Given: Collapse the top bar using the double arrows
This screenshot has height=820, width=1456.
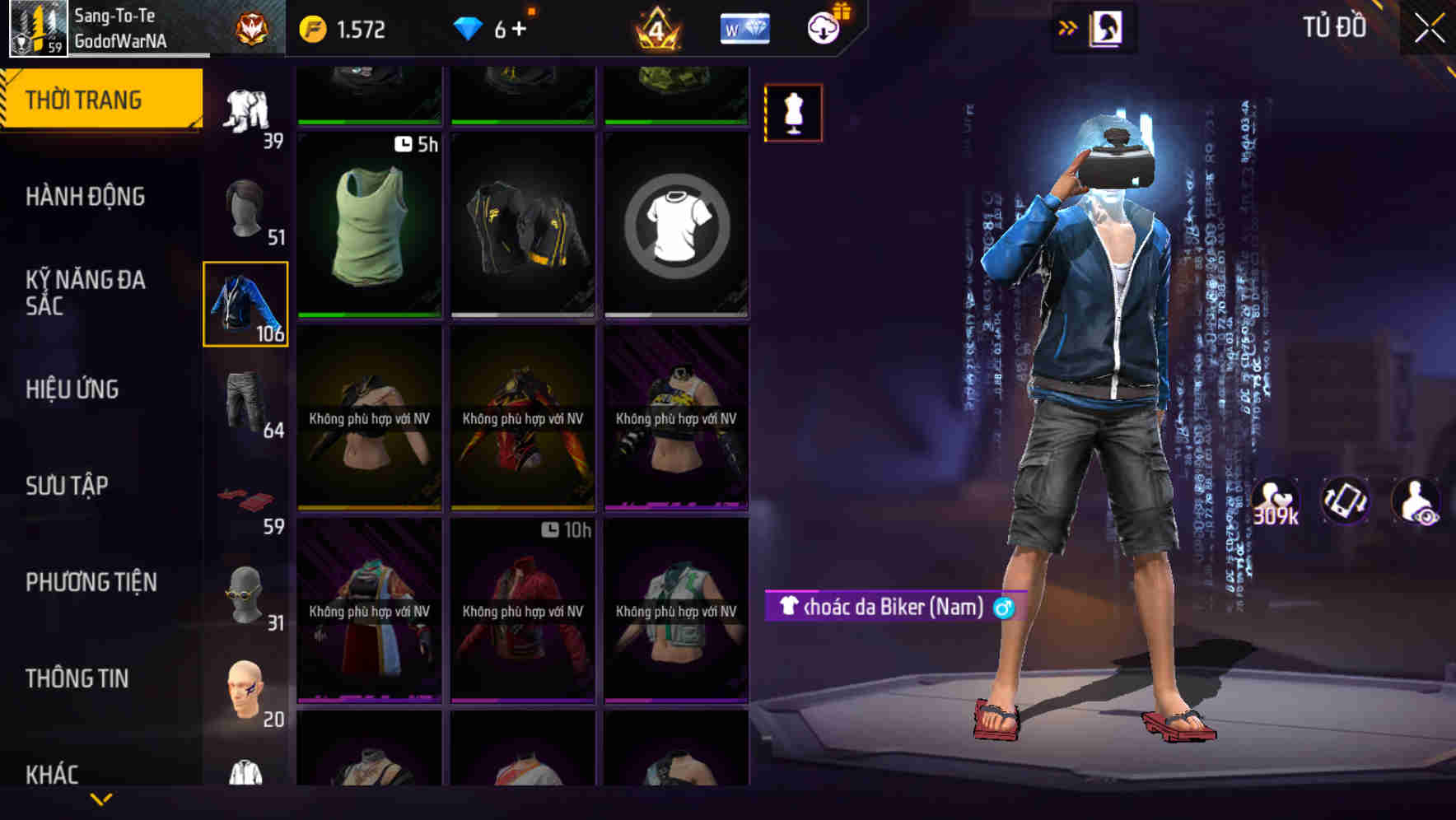Looking at the screenshot, I should coord(1068,26).
